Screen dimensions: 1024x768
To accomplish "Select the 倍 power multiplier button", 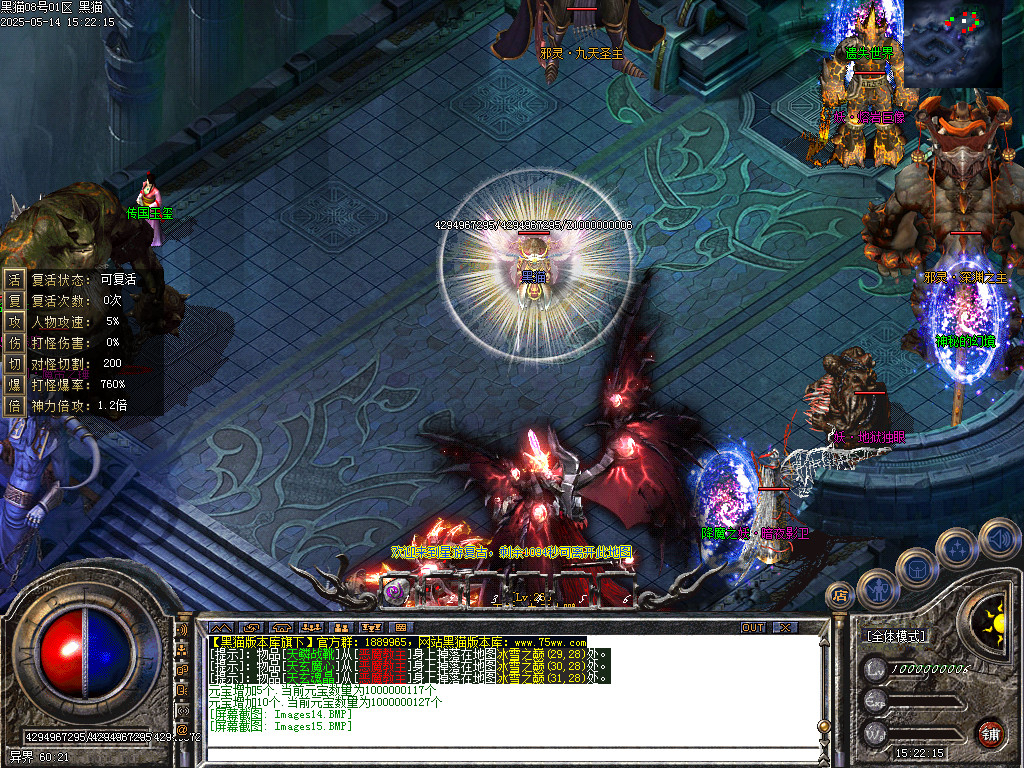I will [15, 405].
